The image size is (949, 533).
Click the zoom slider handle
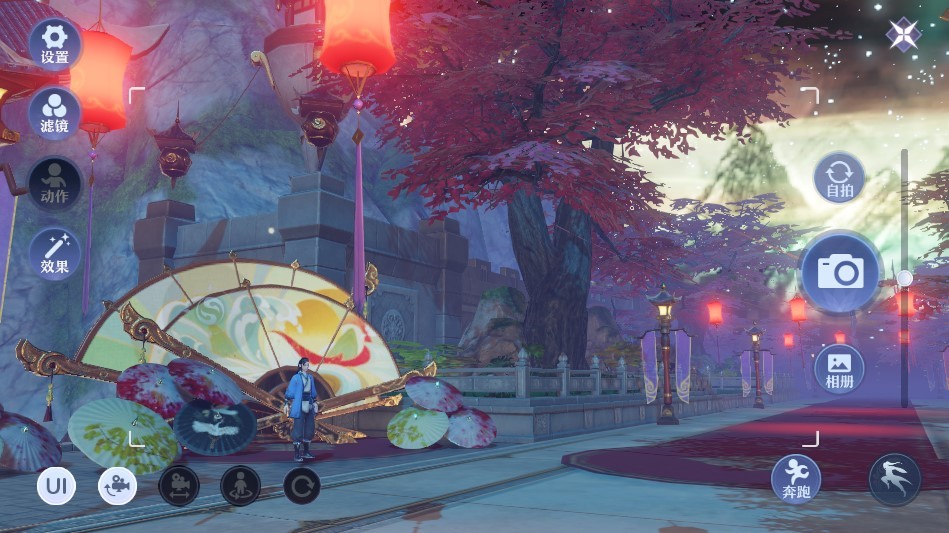[x=904, y=278]
